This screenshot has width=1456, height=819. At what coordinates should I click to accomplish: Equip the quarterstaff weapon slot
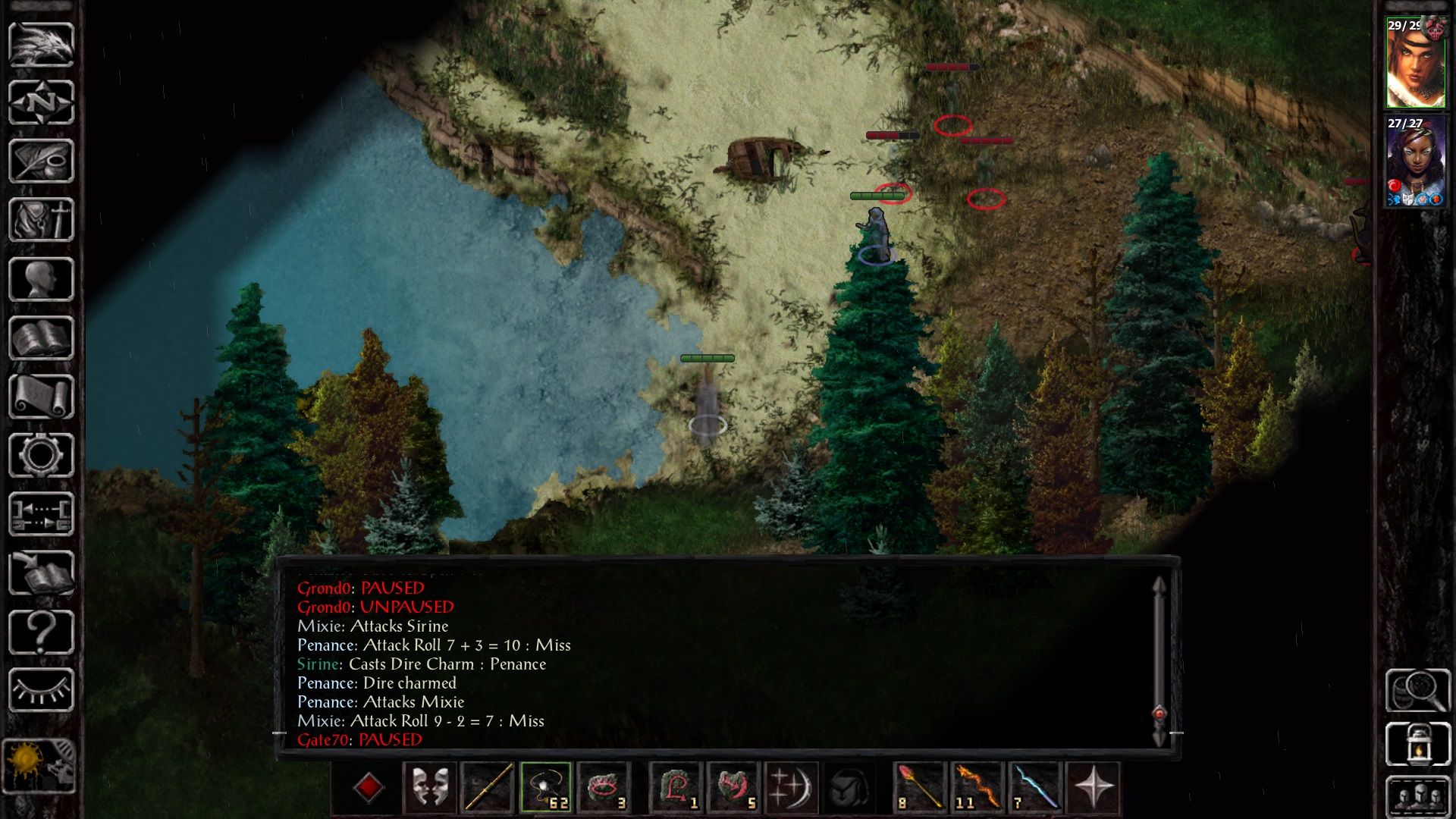(488, 787)
